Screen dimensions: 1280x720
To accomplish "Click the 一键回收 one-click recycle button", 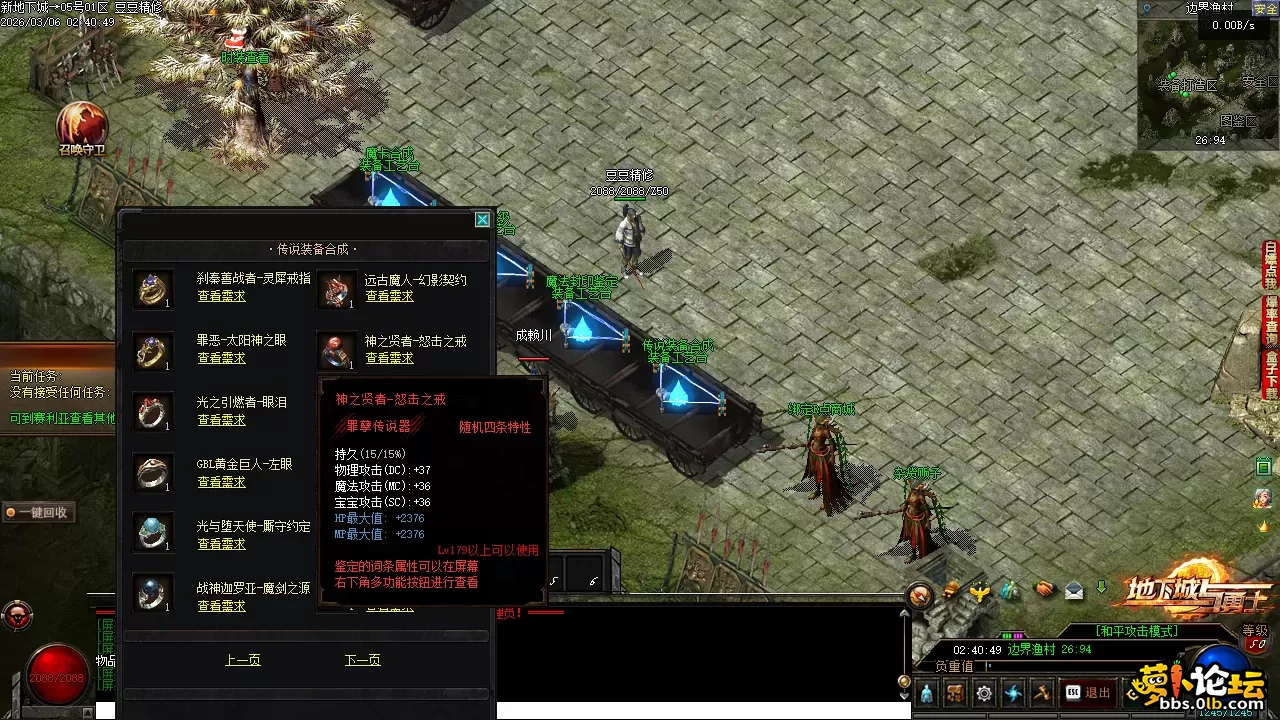I will coord(38,512).
